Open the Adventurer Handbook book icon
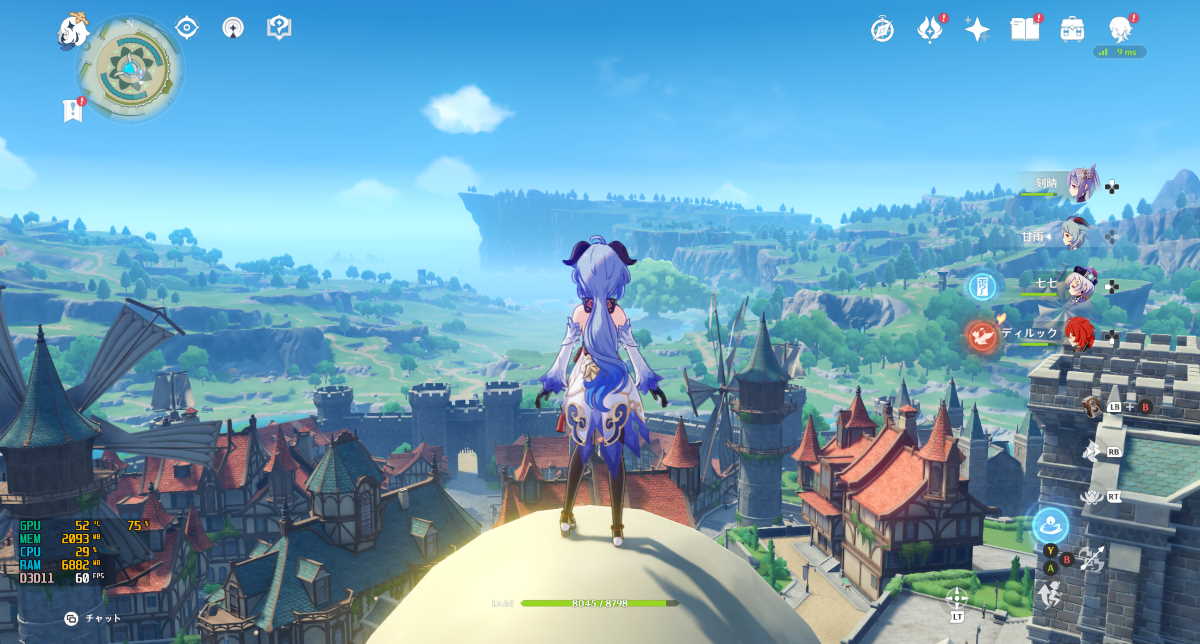 tap(1025, 29)
